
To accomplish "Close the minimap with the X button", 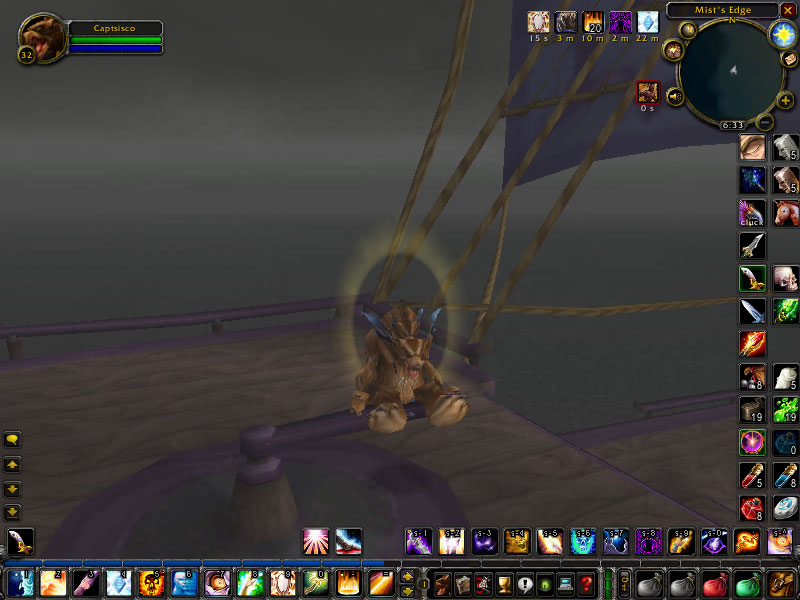I will (x=788, y=10).
